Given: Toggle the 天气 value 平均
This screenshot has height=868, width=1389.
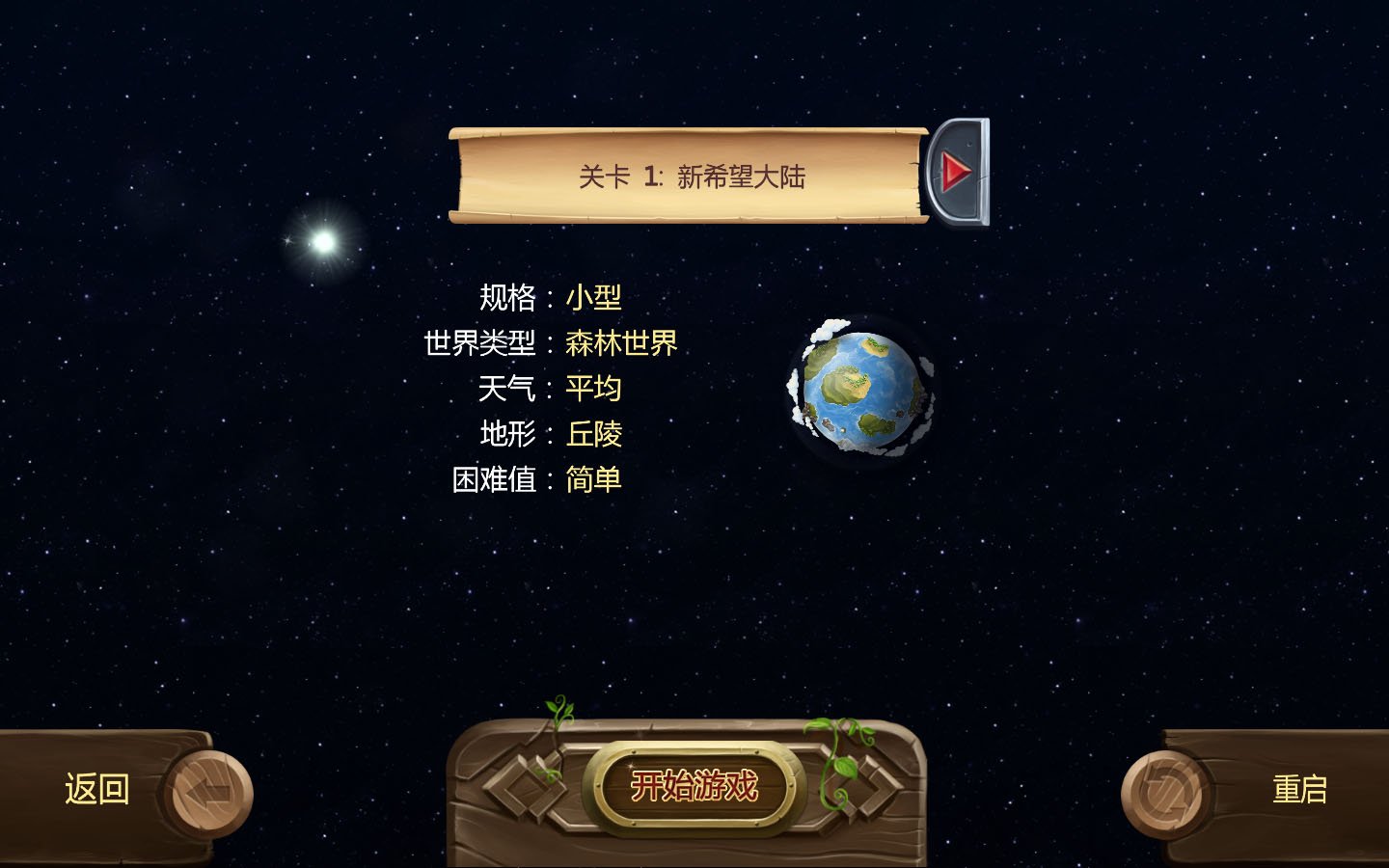Looking at the screenshot, I should tap(594, 389).
